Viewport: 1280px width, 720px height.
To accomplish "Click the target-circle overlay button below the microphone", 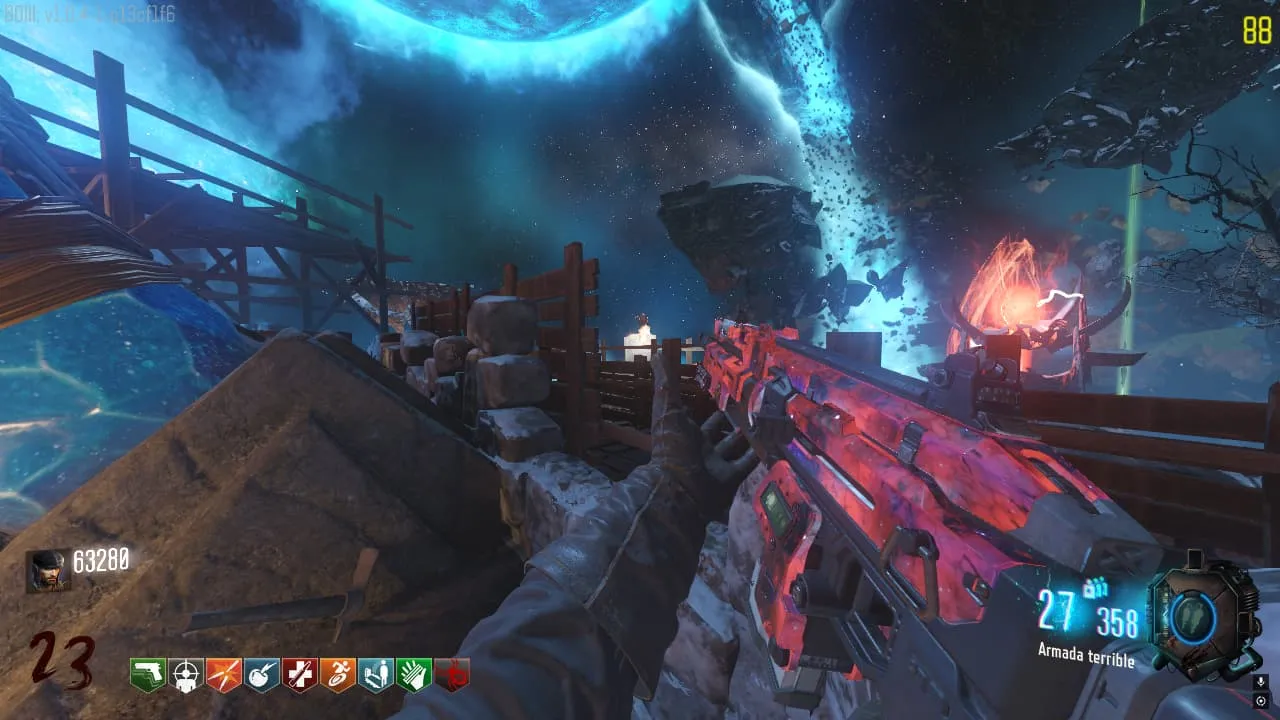I will point(1263,701).
